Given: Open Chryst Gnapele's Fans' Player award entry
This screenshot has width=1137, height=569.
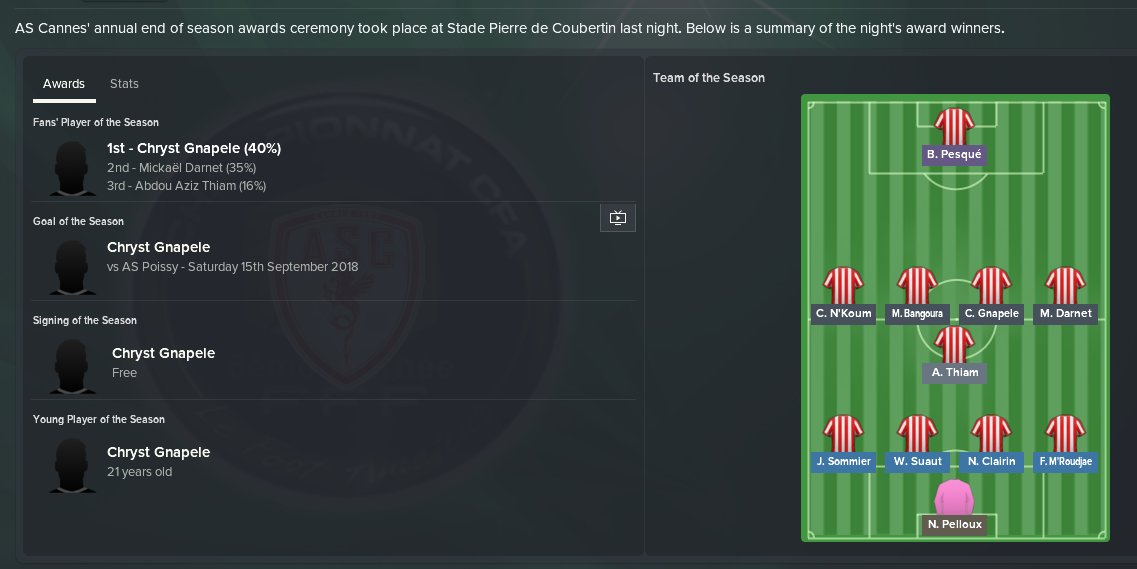Looking at the screenshot, I should [193, 148].
